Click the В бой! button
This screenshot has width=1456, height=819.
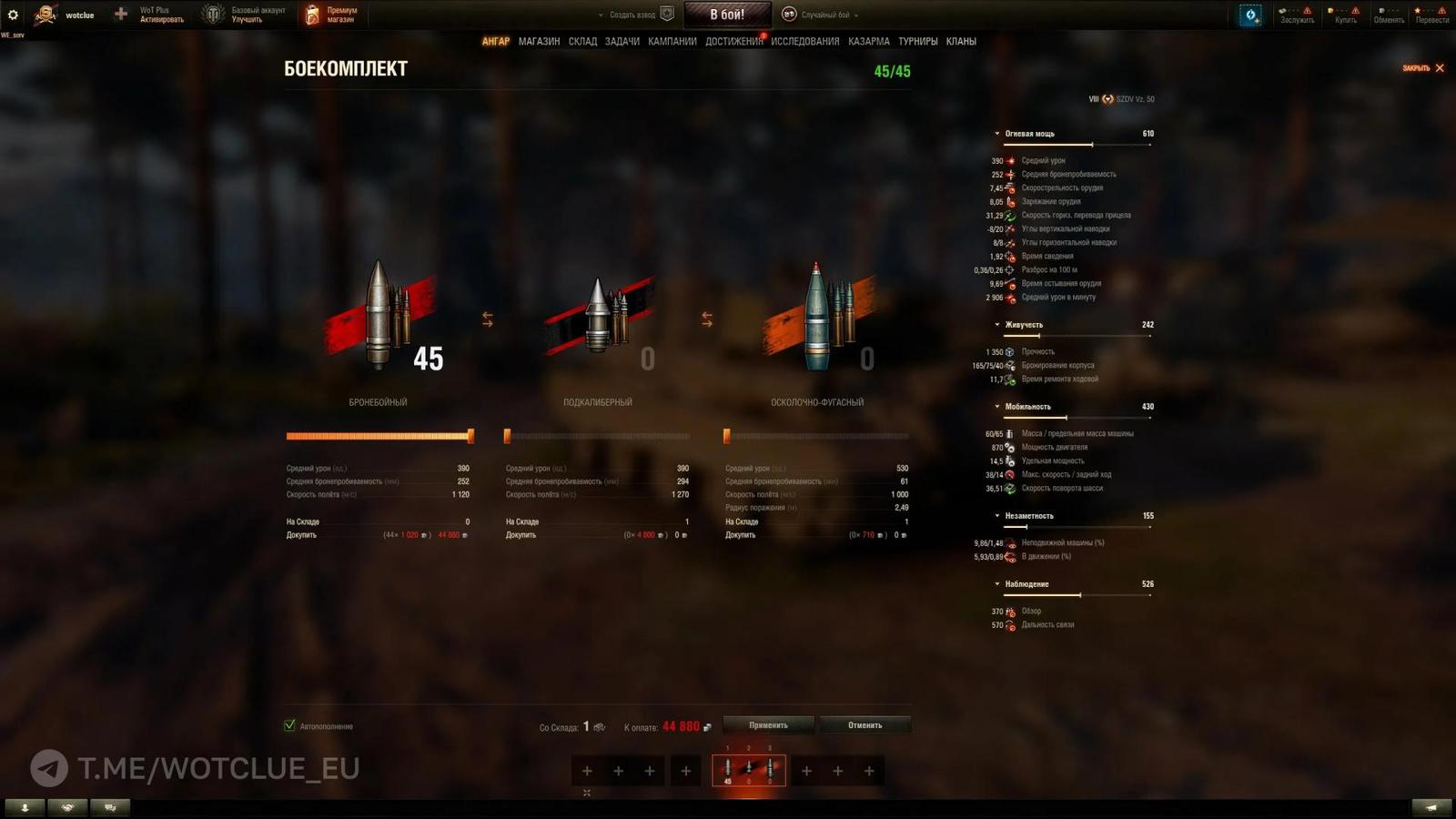(x=727, y=14)
